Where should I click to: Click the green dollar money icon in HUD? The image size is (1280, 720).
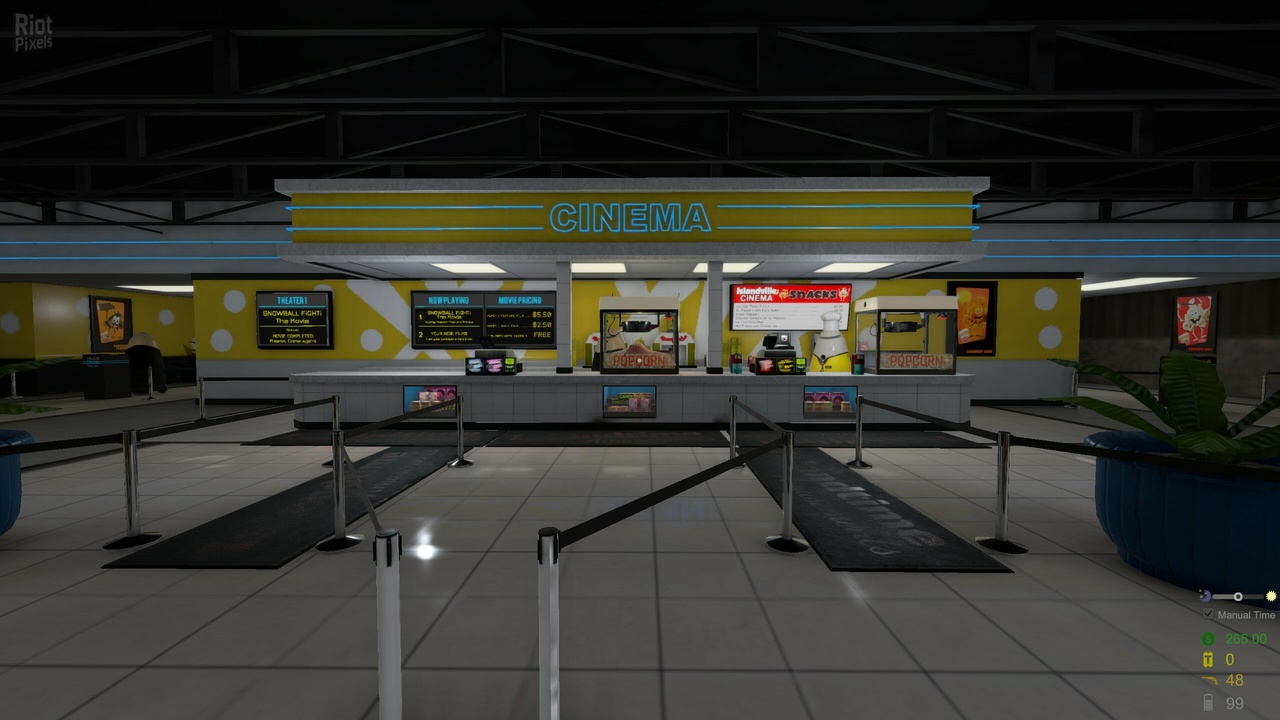click(1207, 638)
